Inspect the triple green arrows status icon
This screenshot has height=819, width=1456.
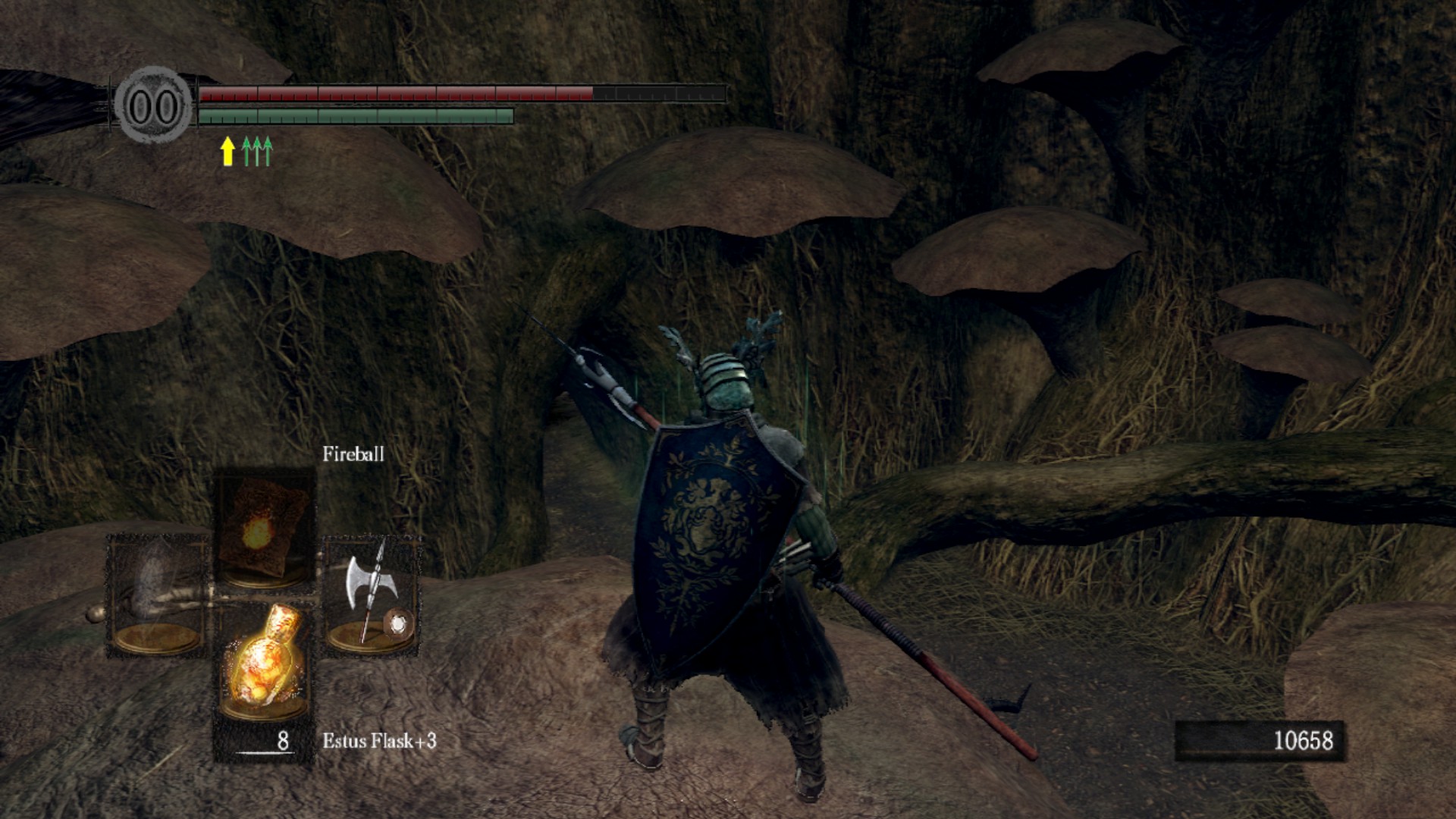point(257,151)
